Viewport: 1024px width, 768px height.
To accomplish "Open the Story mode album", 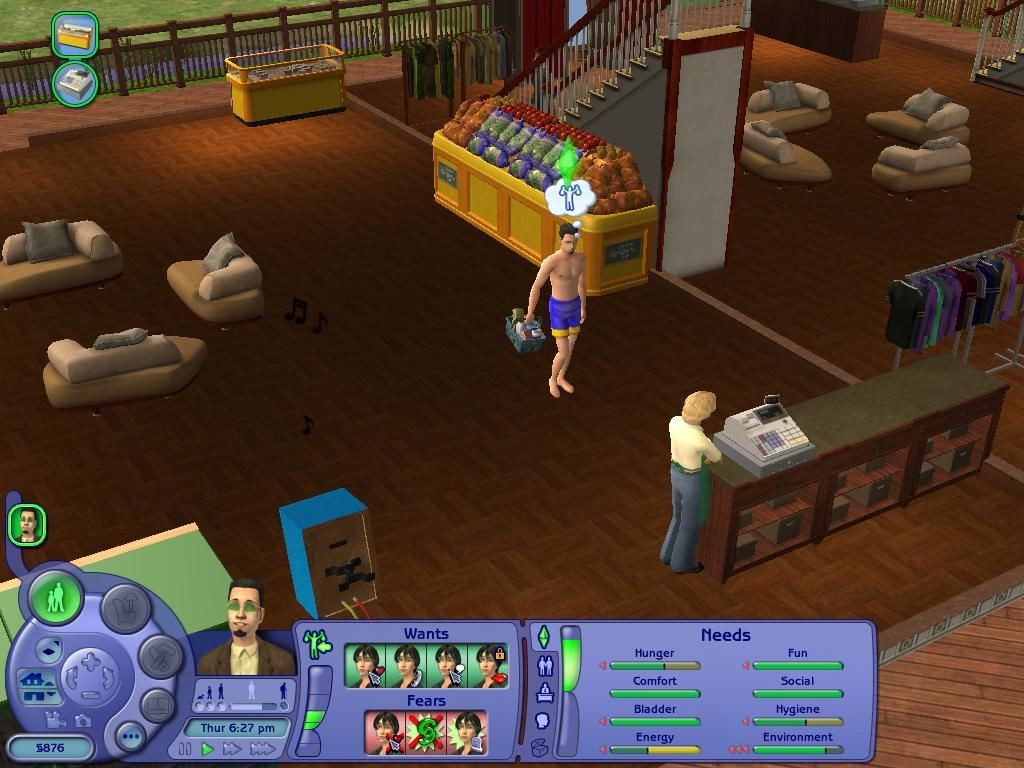I will click(157, 706).
